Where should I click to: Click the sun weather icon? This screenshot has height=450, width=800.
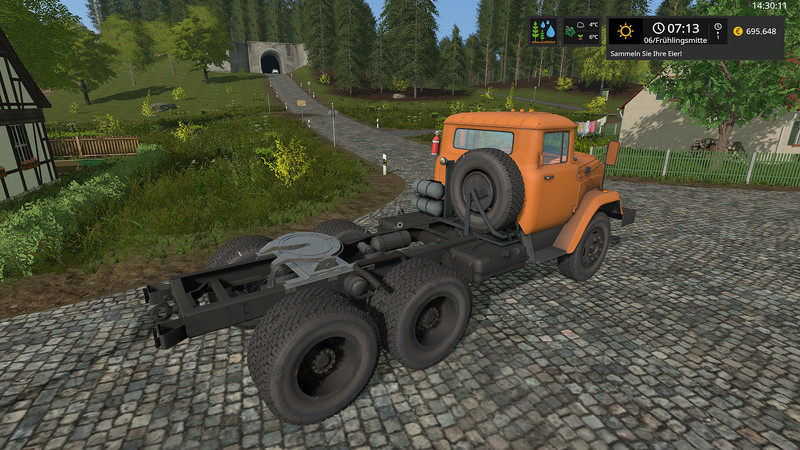coord(626,31)
